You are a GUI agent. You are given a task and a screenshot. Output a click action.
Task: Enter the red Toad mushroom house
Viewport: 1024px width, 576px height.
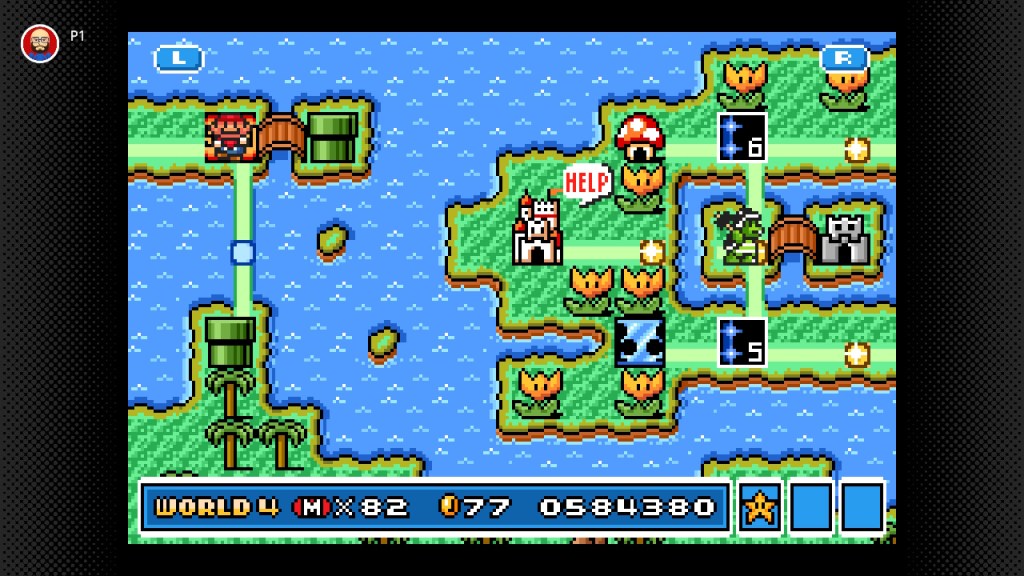coord(640,136)
